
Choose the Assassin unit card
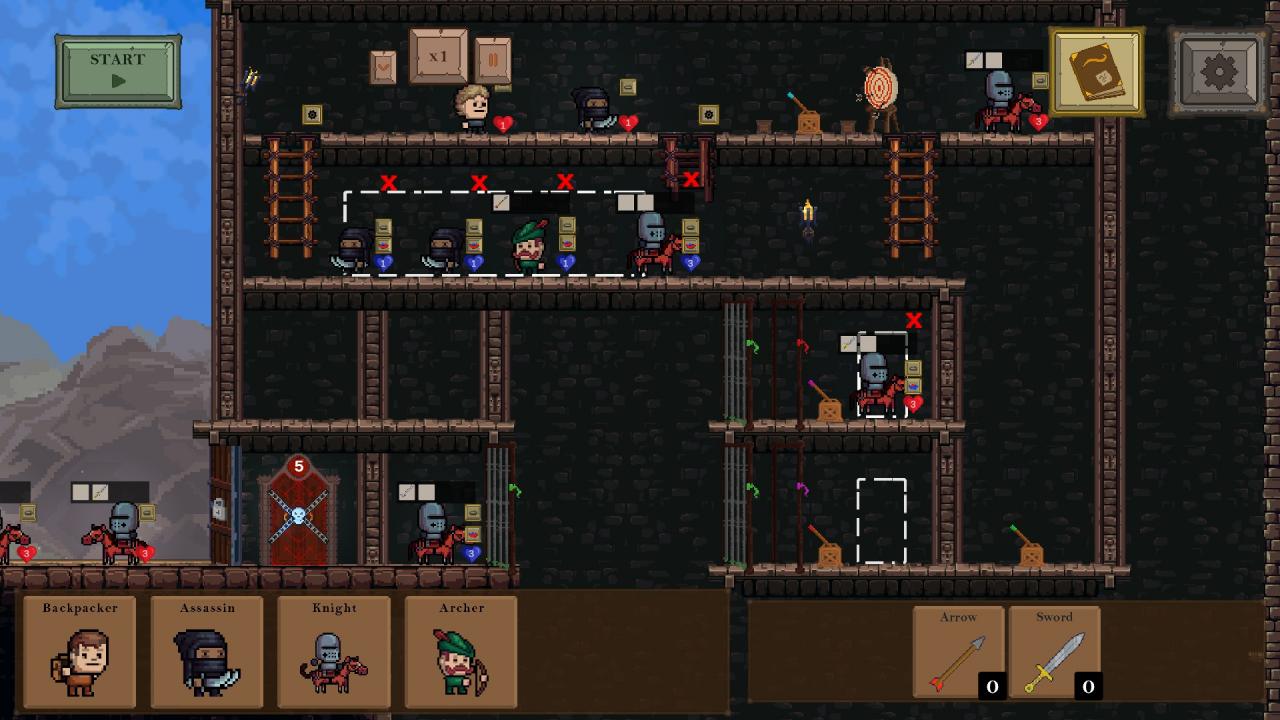point(207,652)
